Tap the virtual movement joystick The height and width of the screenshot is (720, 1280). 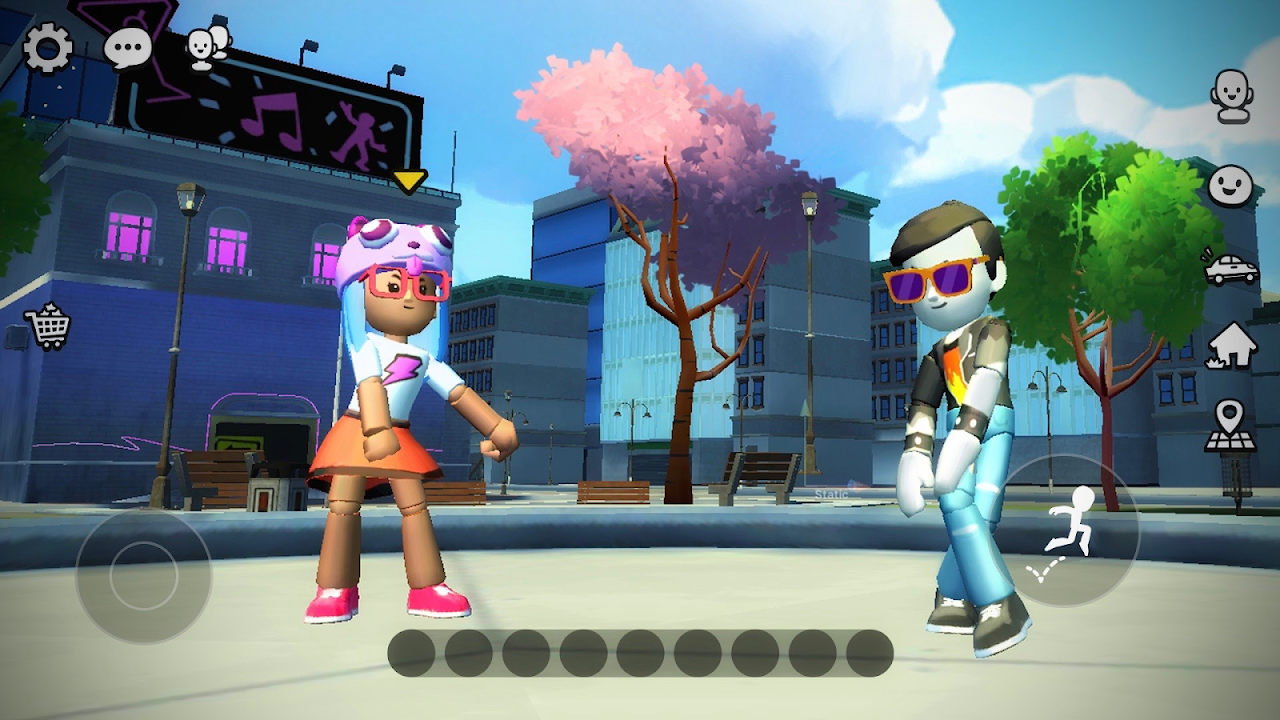pos(144,576)
